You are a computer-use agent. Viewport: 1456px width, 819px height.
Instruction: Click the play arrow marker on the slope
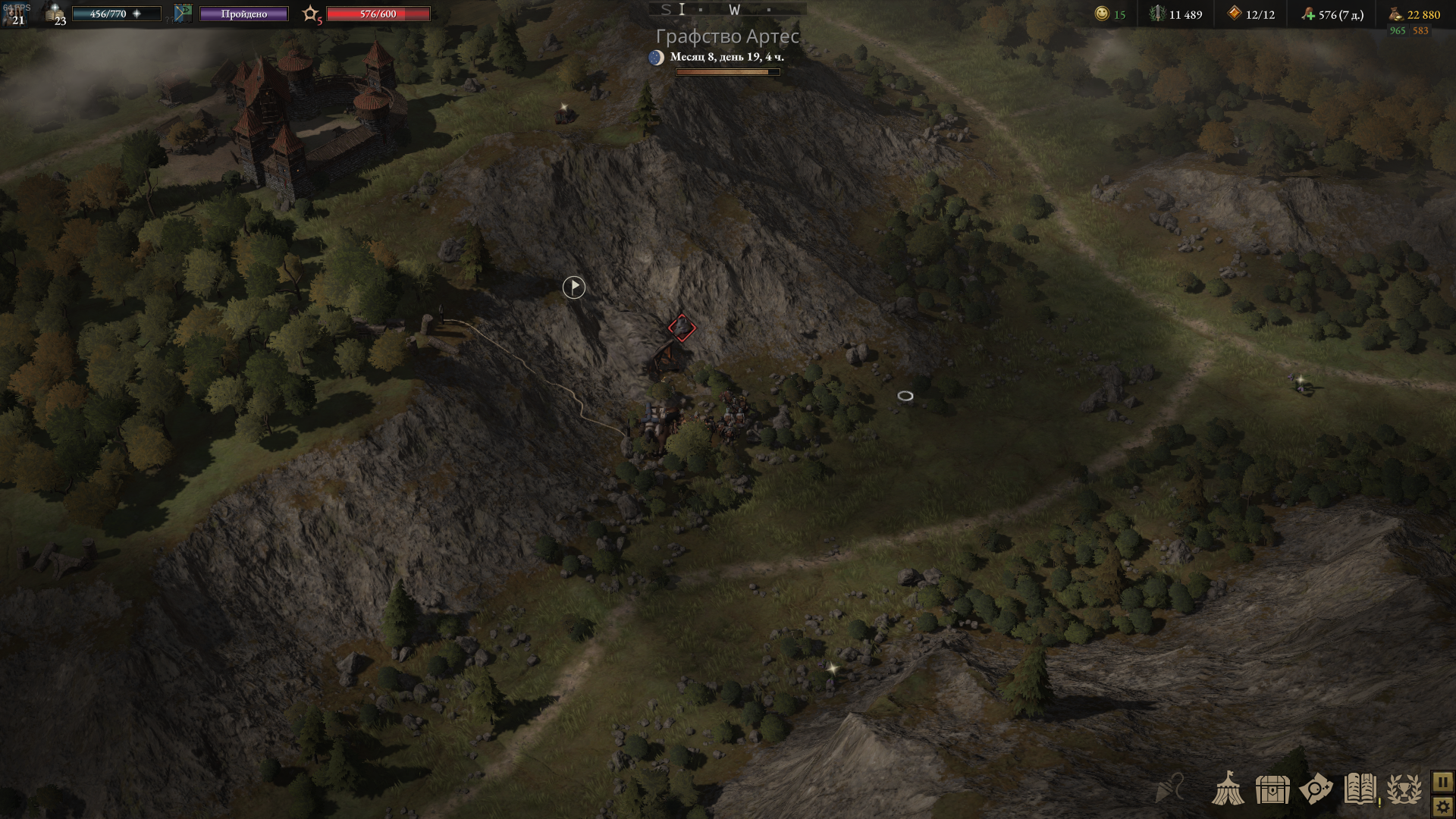573,287
